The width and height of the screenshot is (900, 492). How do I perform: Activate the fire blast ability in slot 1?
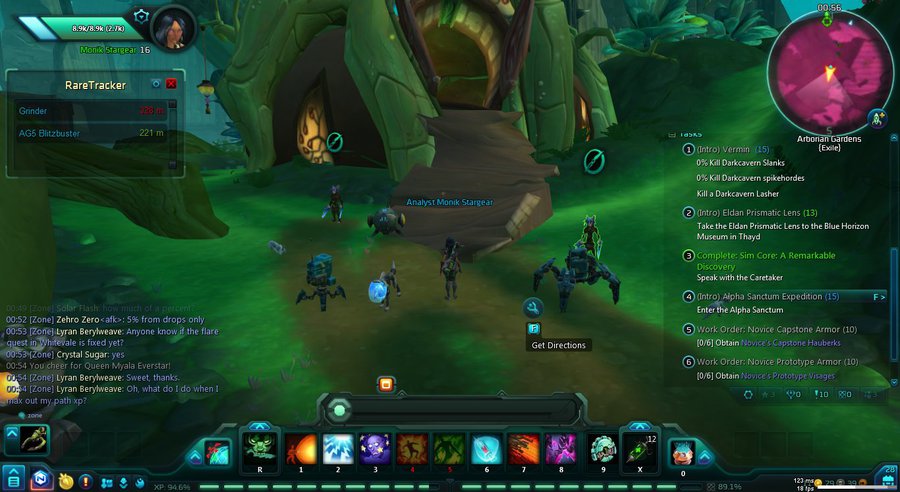(301, 448)
